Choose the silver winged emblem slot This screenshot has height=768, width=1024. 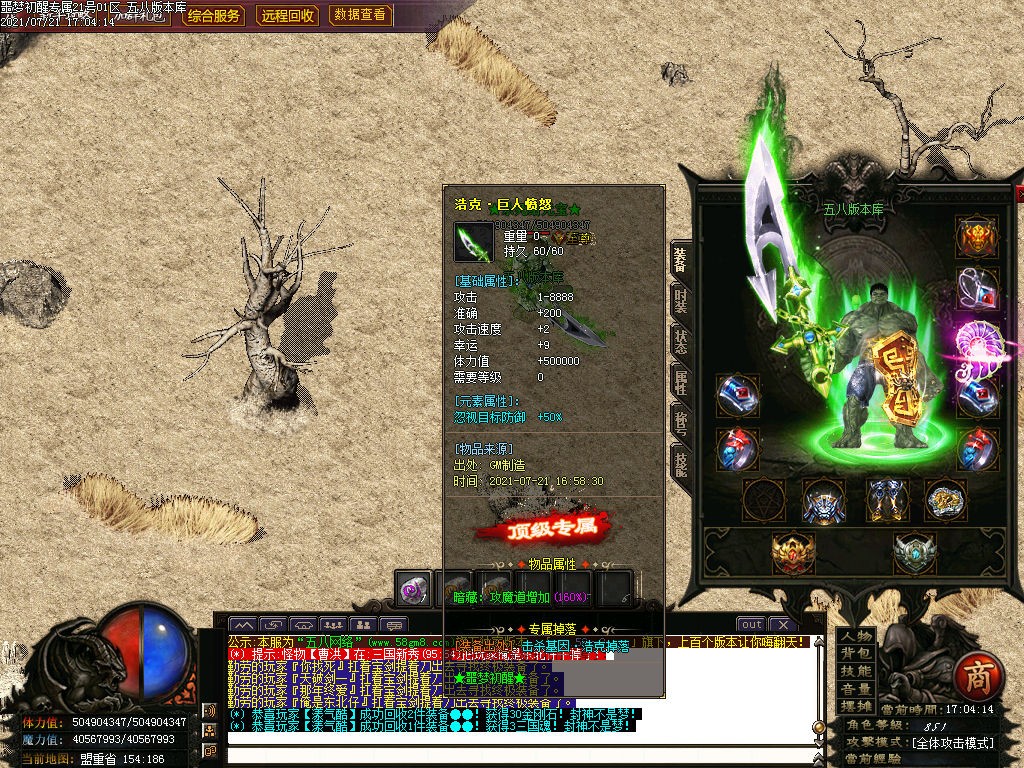pos(914,553)
